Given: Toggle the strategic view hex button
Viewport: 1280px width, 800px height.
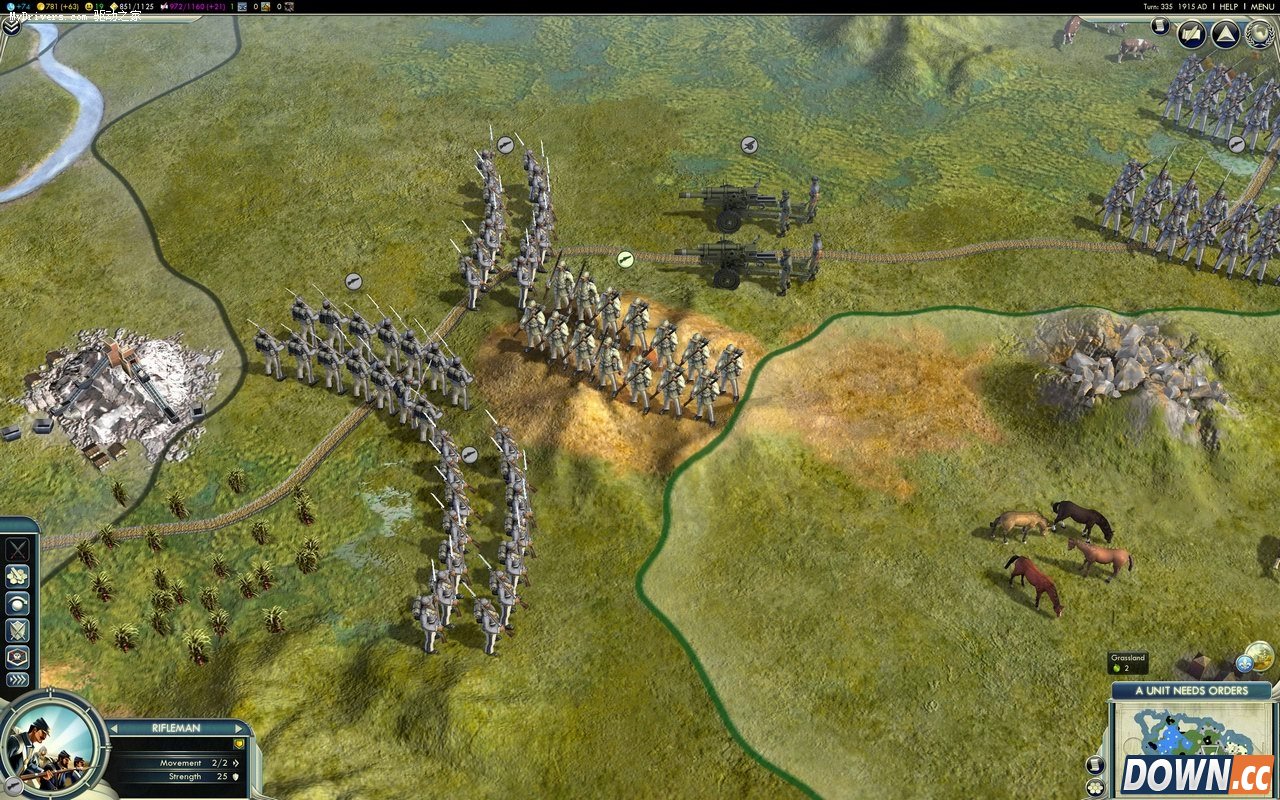Looking at the screenshot, I should (x=1095, y=787).
